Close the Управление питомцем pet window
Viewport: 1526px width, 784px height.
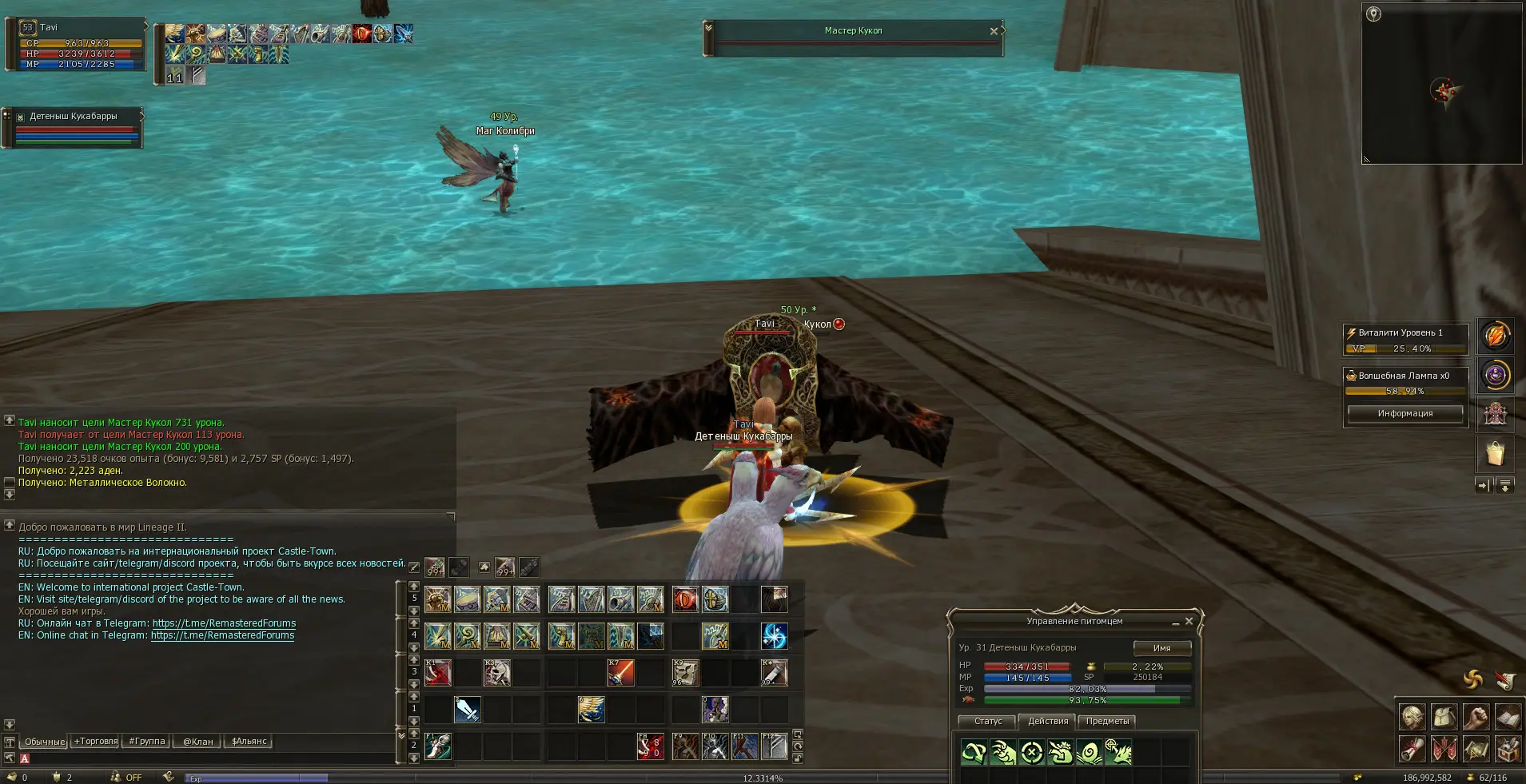tap(1189, 621)
